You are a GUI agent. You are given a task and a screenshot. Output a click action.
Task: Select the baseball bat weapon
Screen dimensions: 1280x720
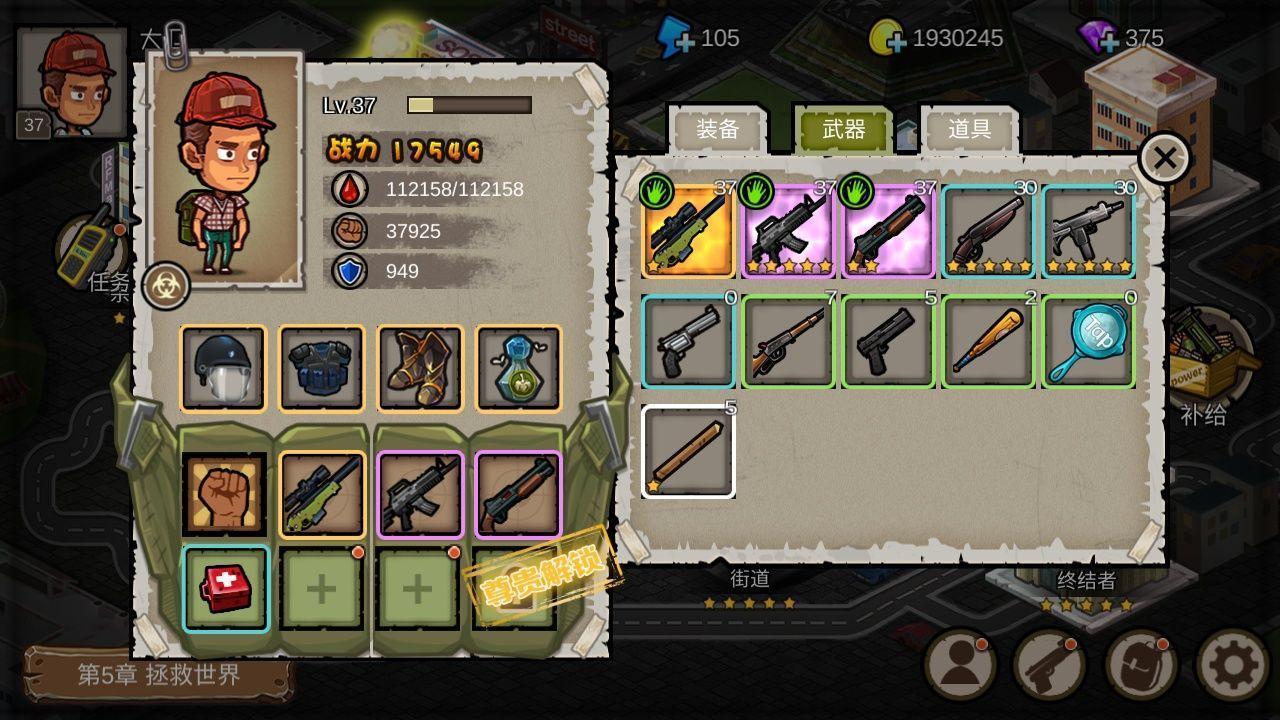[988, 341]
